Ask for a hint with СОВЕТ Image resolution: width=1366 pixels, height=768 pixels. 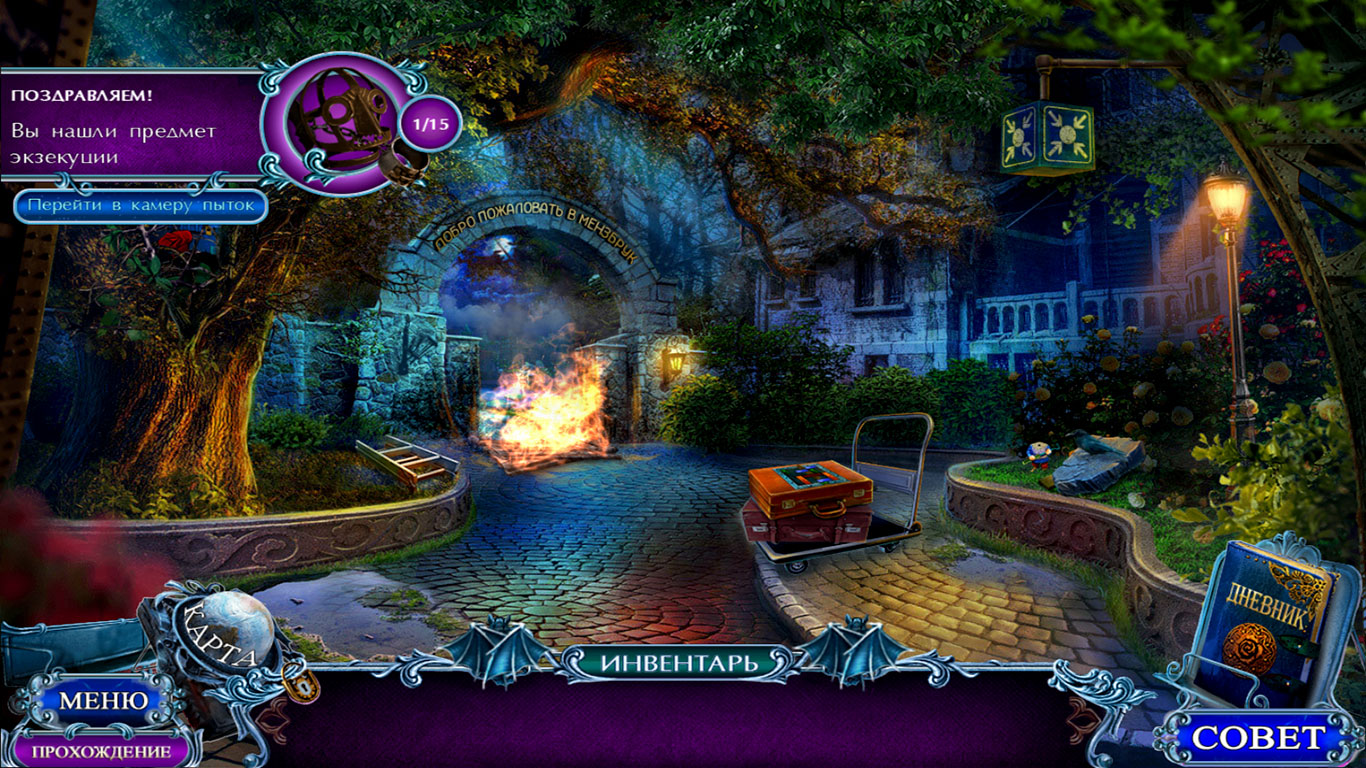click(1258, 738)
